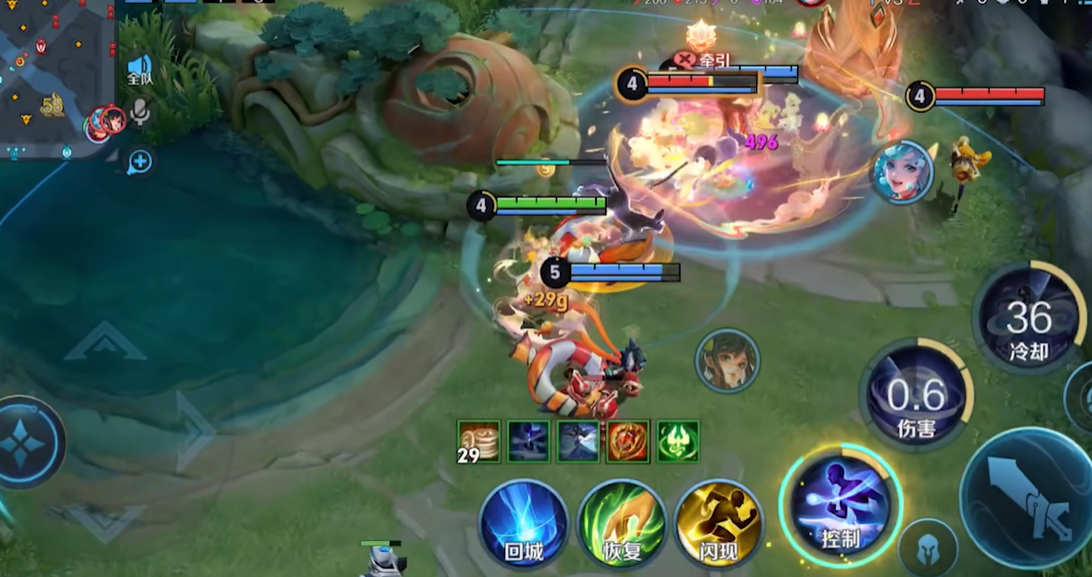Screen dimensions: 1092x577
Task: Use the 恢复 heal spell
Action: [x=621, y=524]
